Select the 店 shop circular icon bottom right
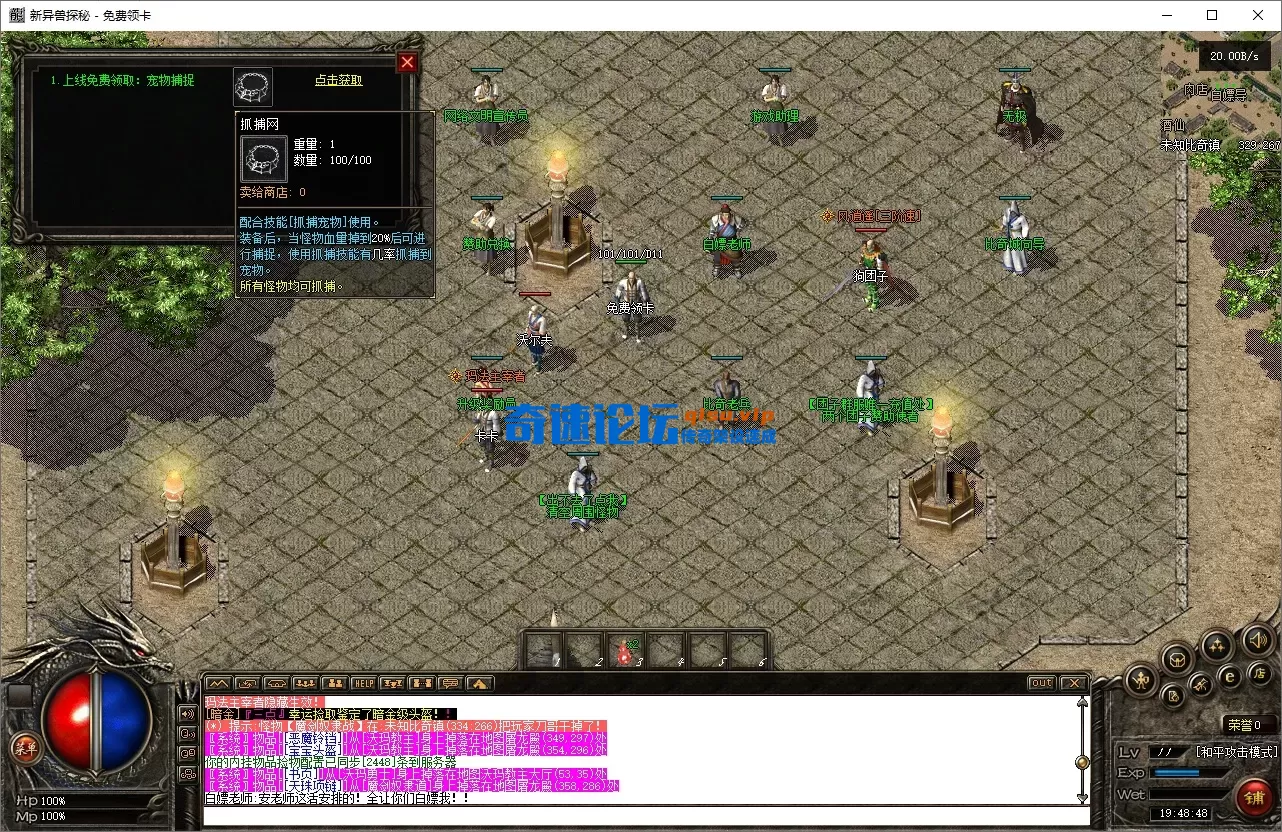The width and height of the screenshot is (1282, 832). tap(1259, 675)
